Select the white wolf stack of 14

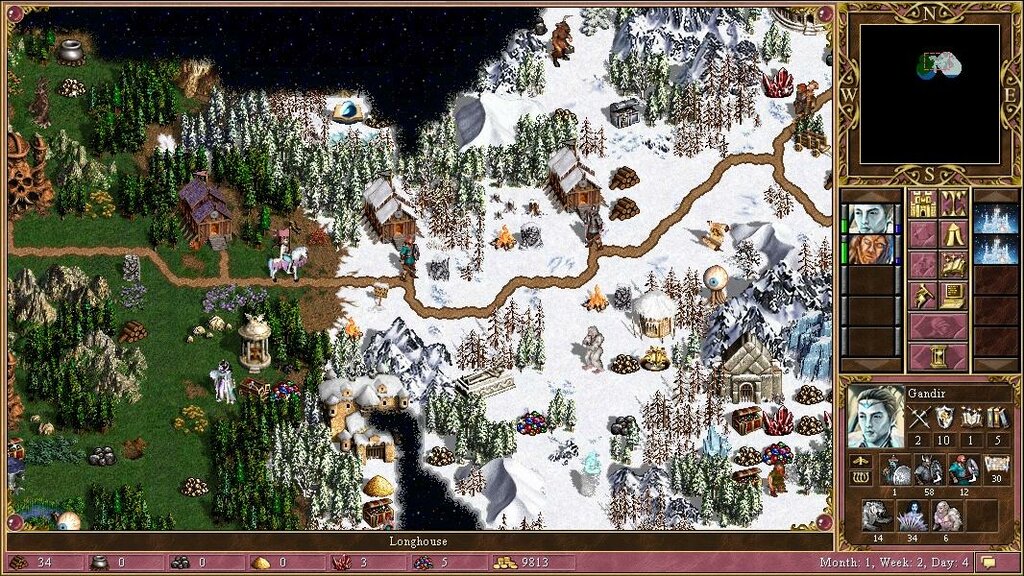[x=875, y=515]
